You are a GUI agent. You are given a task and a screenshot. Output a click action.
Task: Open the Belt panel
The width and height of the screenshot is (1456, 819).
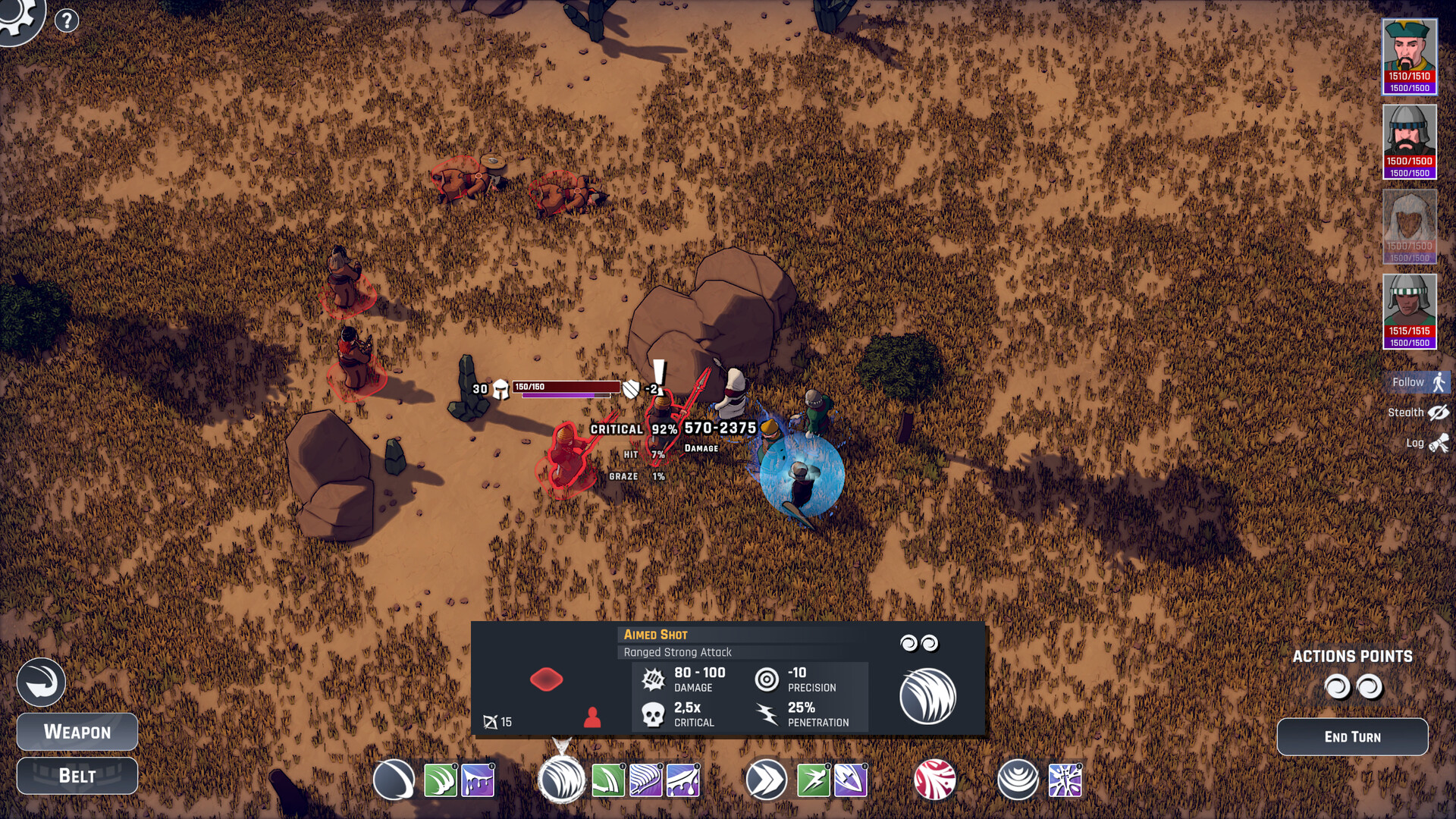77,775
